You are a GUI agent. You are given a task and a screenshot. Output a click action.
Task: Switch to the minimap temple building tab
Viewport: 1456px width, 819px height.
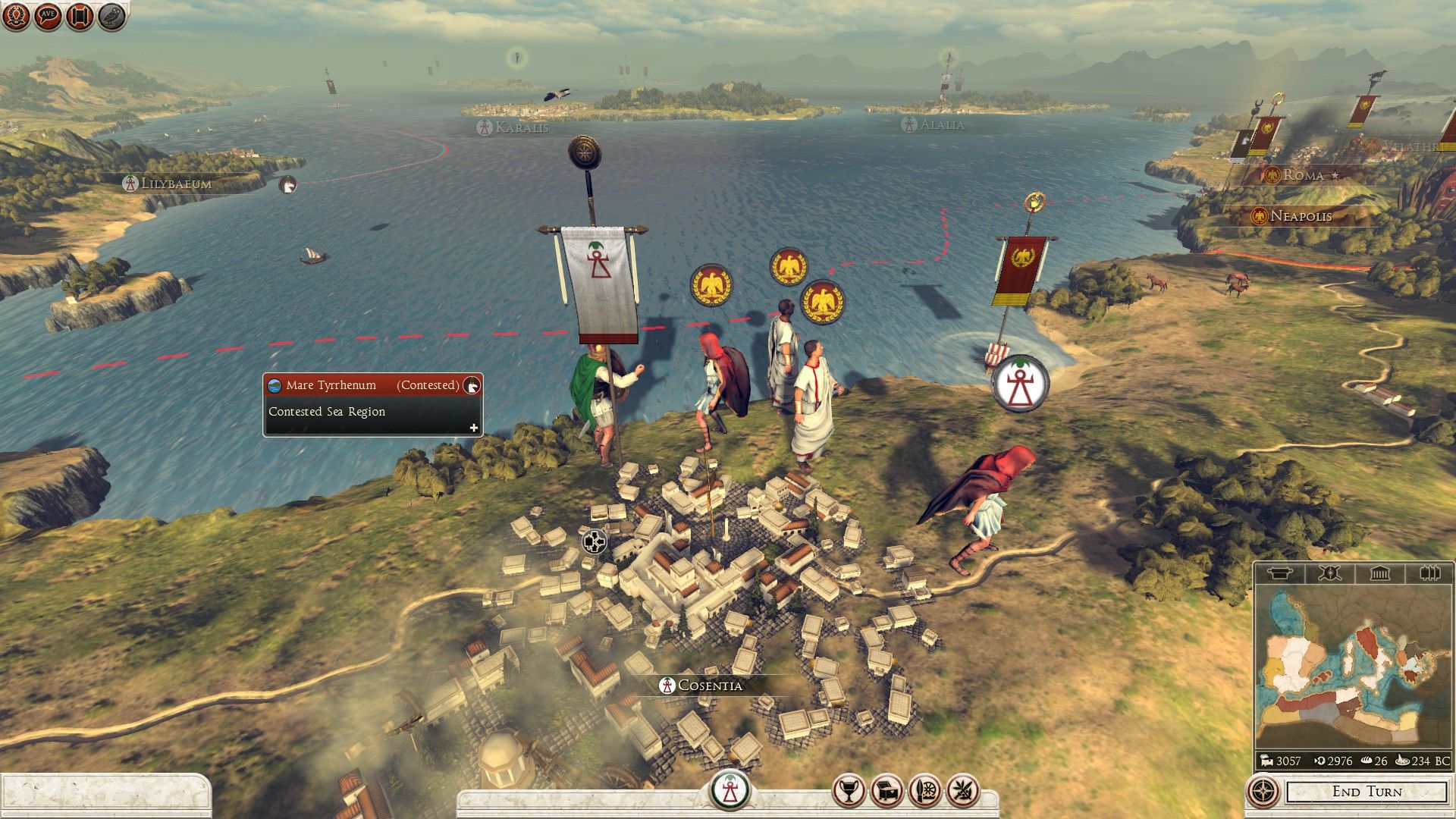[x=1379, y=573]
